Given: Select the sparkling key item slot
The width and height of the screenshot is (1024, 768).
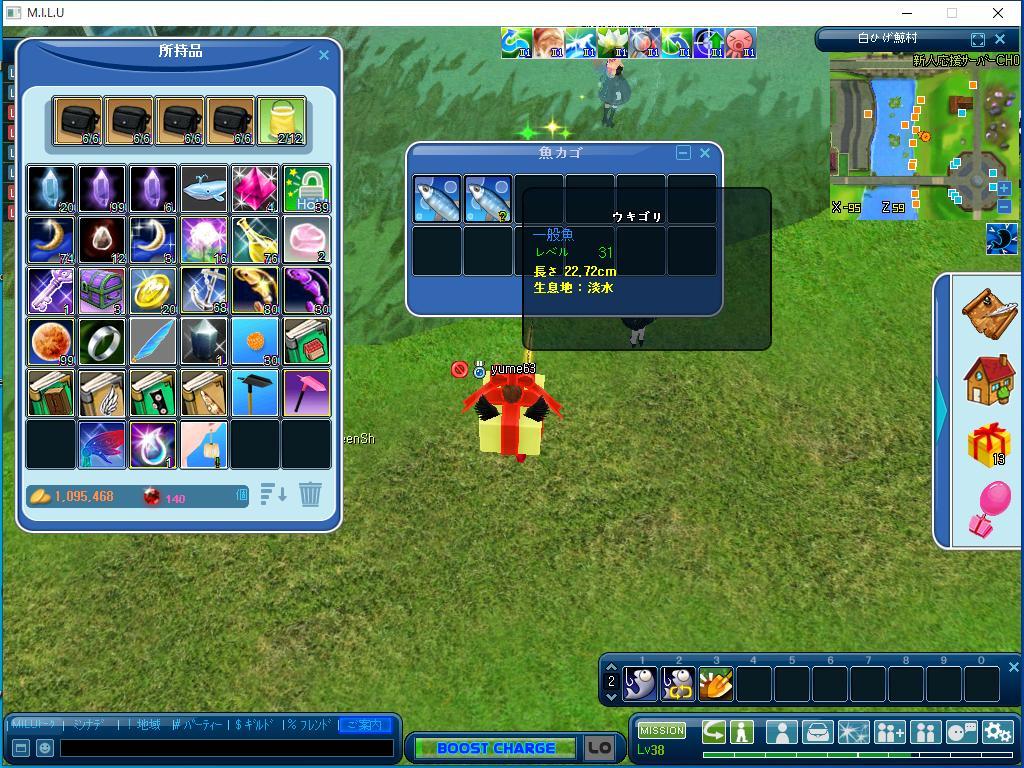Looking at the screenshot, I should [x=51, y=291].
